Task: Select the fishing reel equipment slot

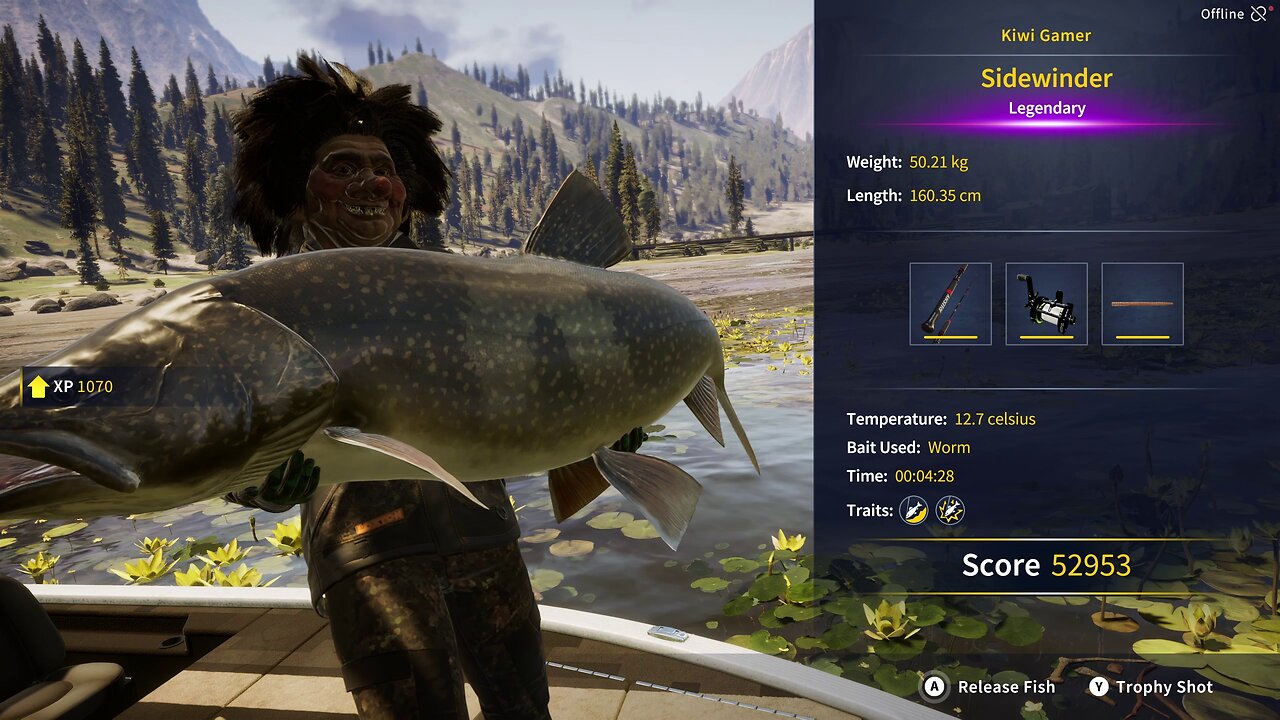Action: click(x=1046, y=304)
